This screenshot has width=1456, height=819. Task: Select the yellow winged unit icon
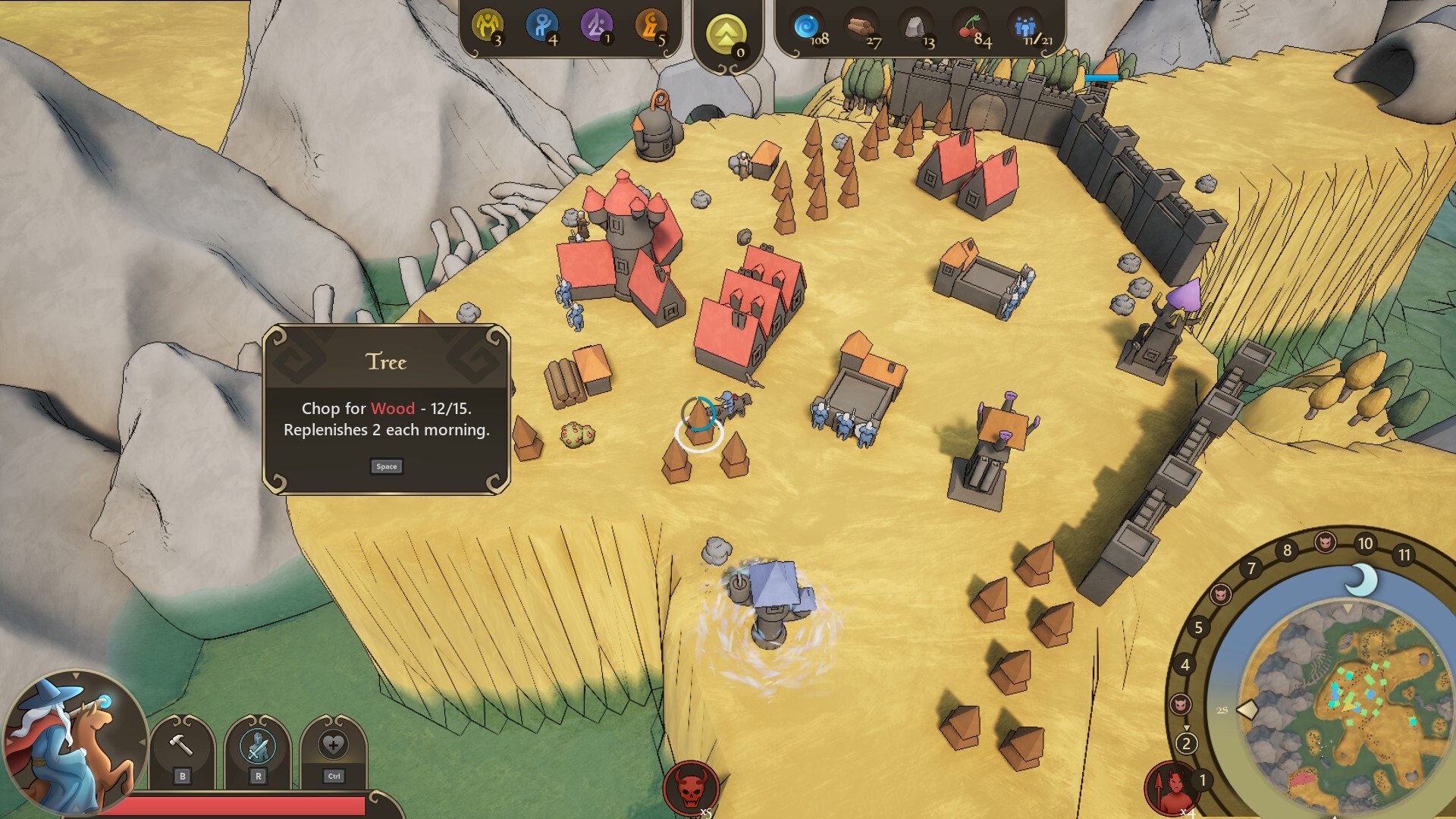click(x=486, y=25)
